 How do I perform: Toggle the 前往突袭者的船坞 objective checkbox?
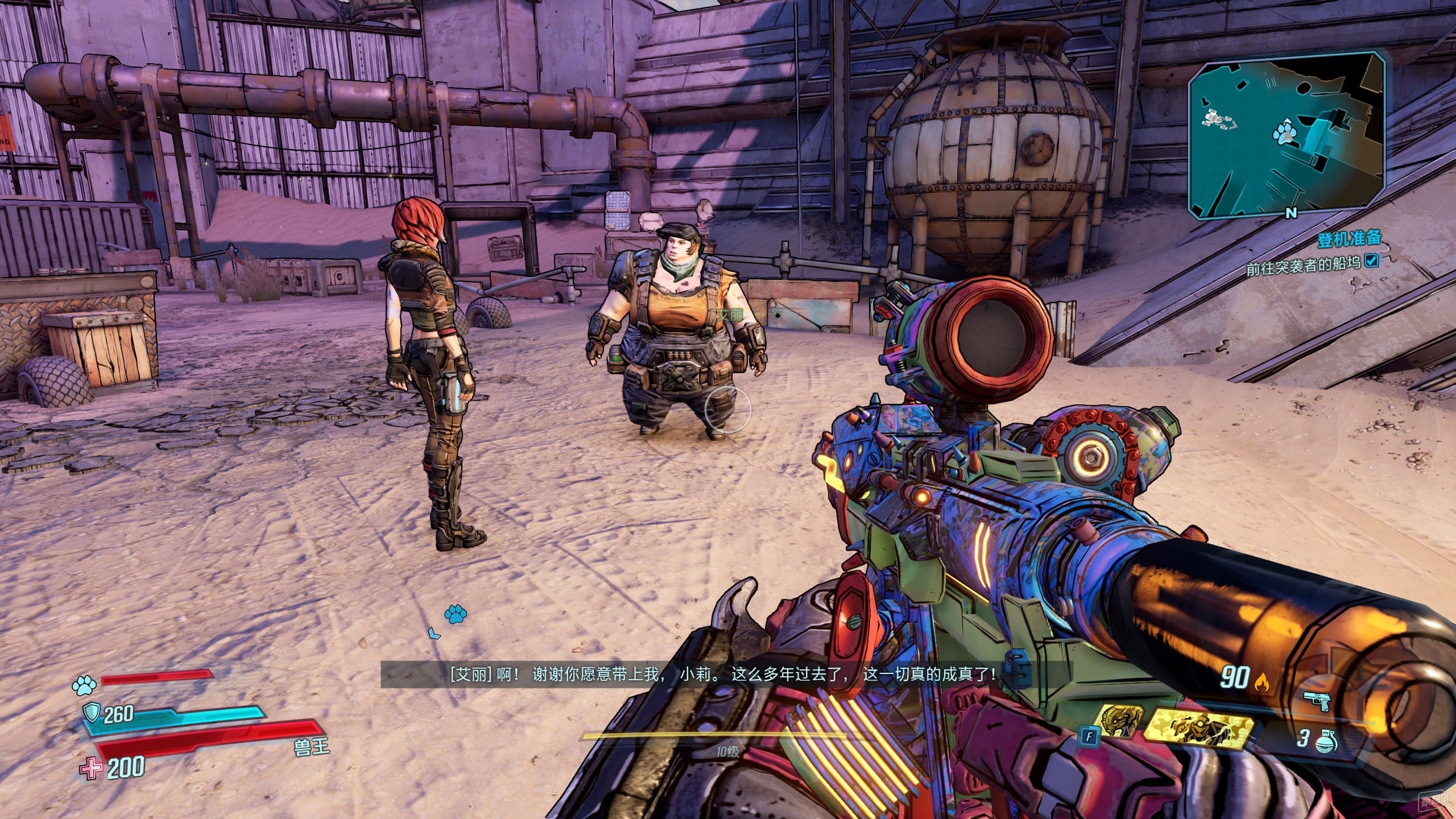point(1368,260)
